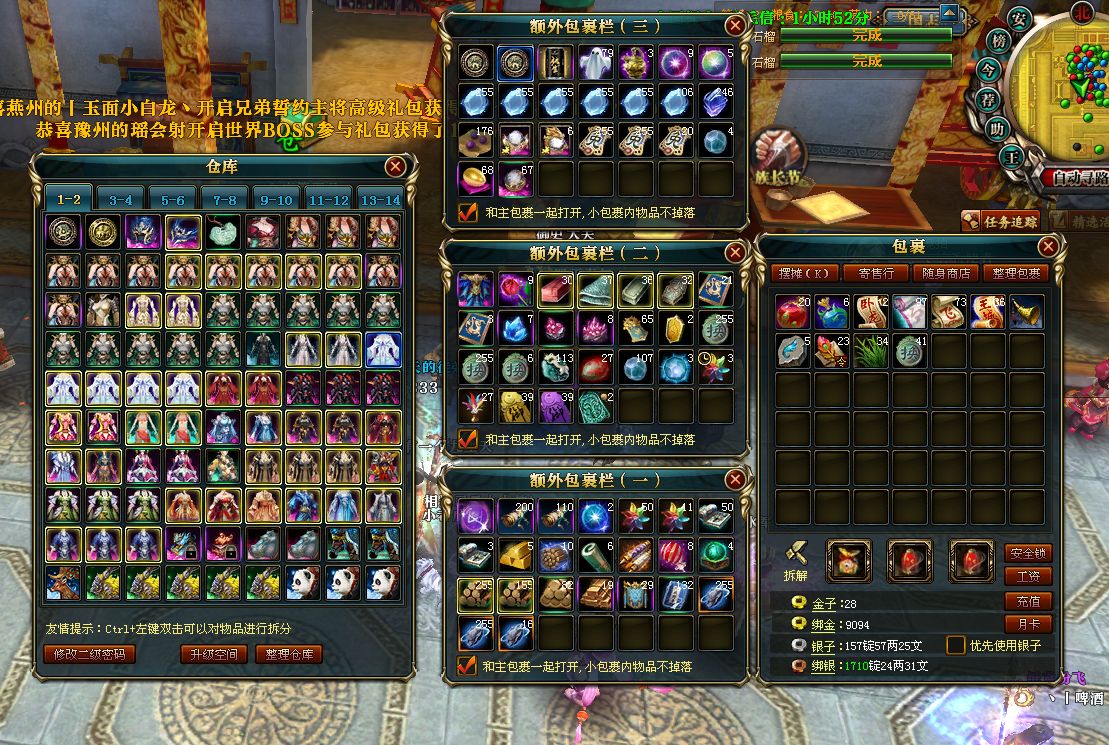The width and height of the screenshot is (1109, 745).
Task: Click the 自动寻路 auto-pathfinding button
Action: coord(1075,178)
